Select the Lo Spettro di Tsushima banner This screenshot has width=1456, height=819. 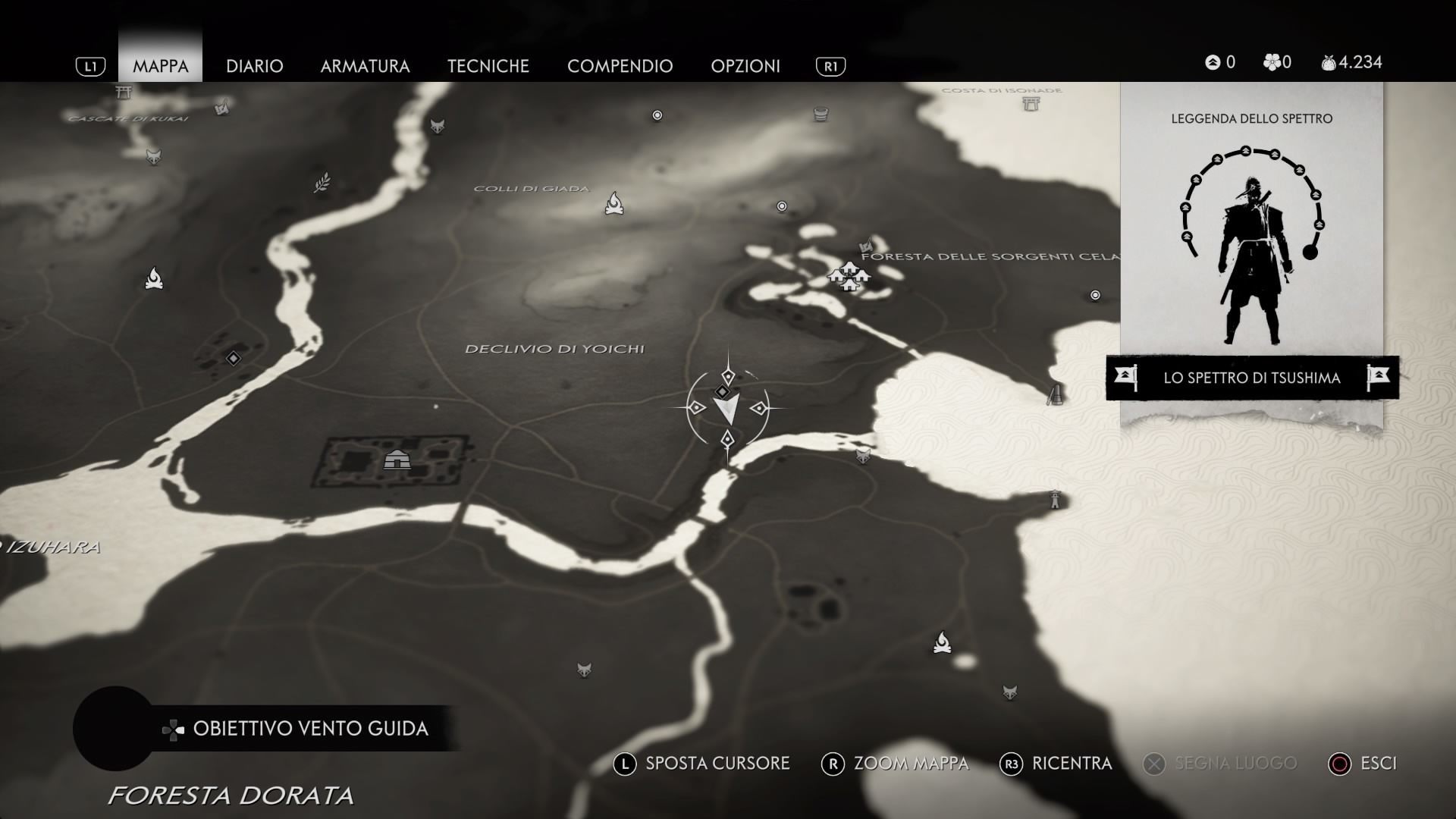1251,378
